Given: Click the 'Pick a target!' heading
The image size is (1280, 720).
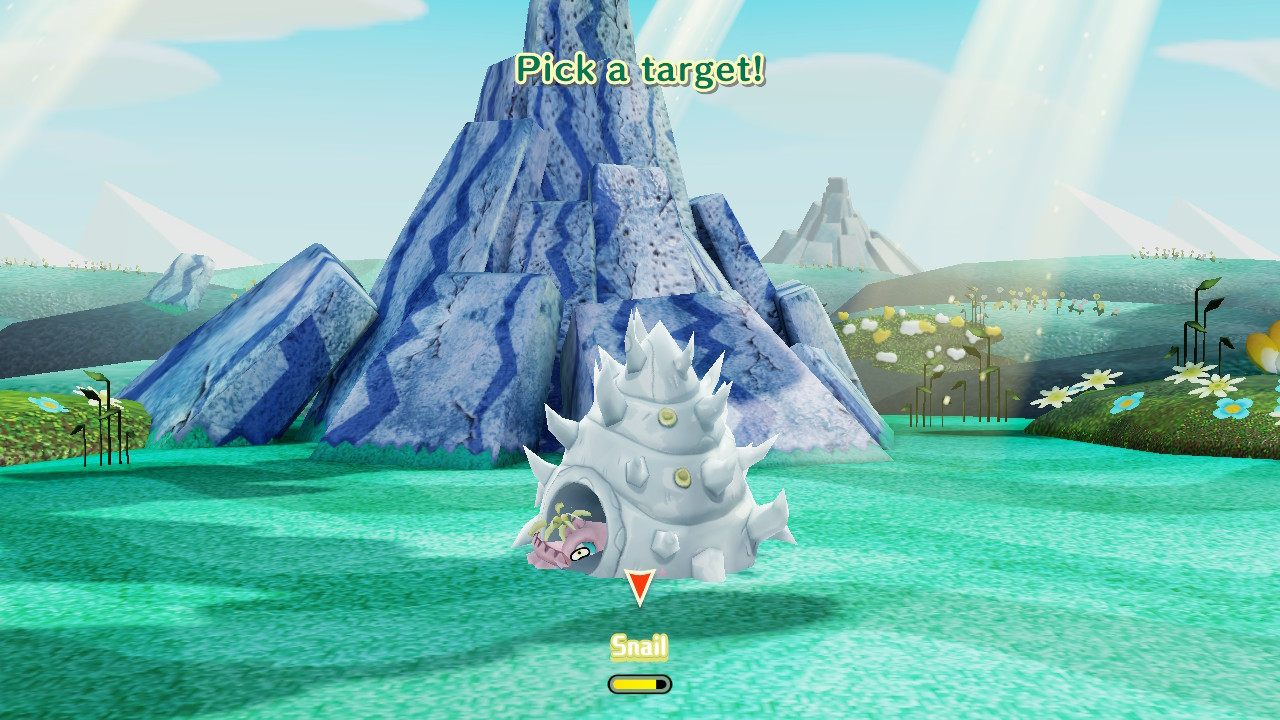Looking at the screenshot, I should click(x=639, y=68).
